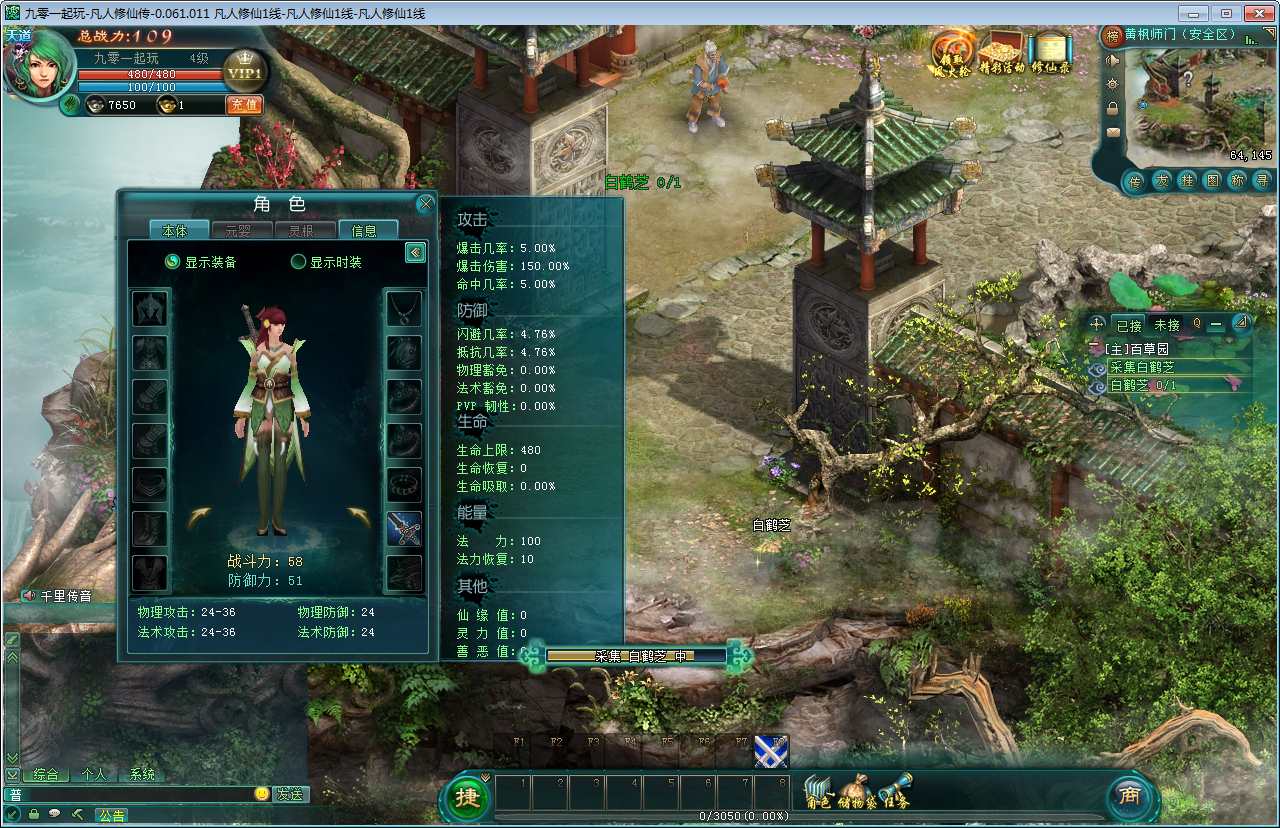
Task: Switch to the 未接 tab in the quest tracker
Action: (1167, 324)
